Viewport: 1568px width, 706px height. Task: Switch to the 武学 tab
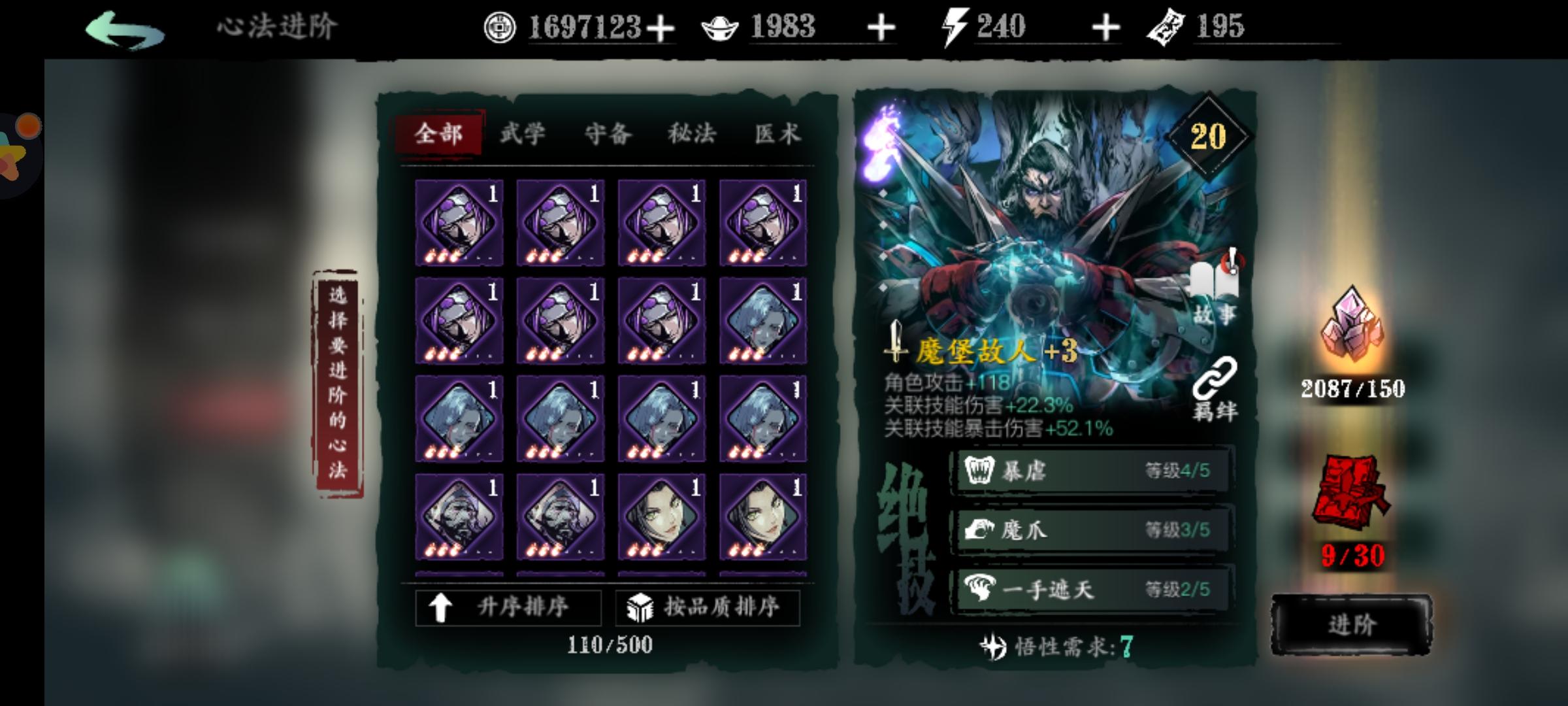(x=523, y=134)
